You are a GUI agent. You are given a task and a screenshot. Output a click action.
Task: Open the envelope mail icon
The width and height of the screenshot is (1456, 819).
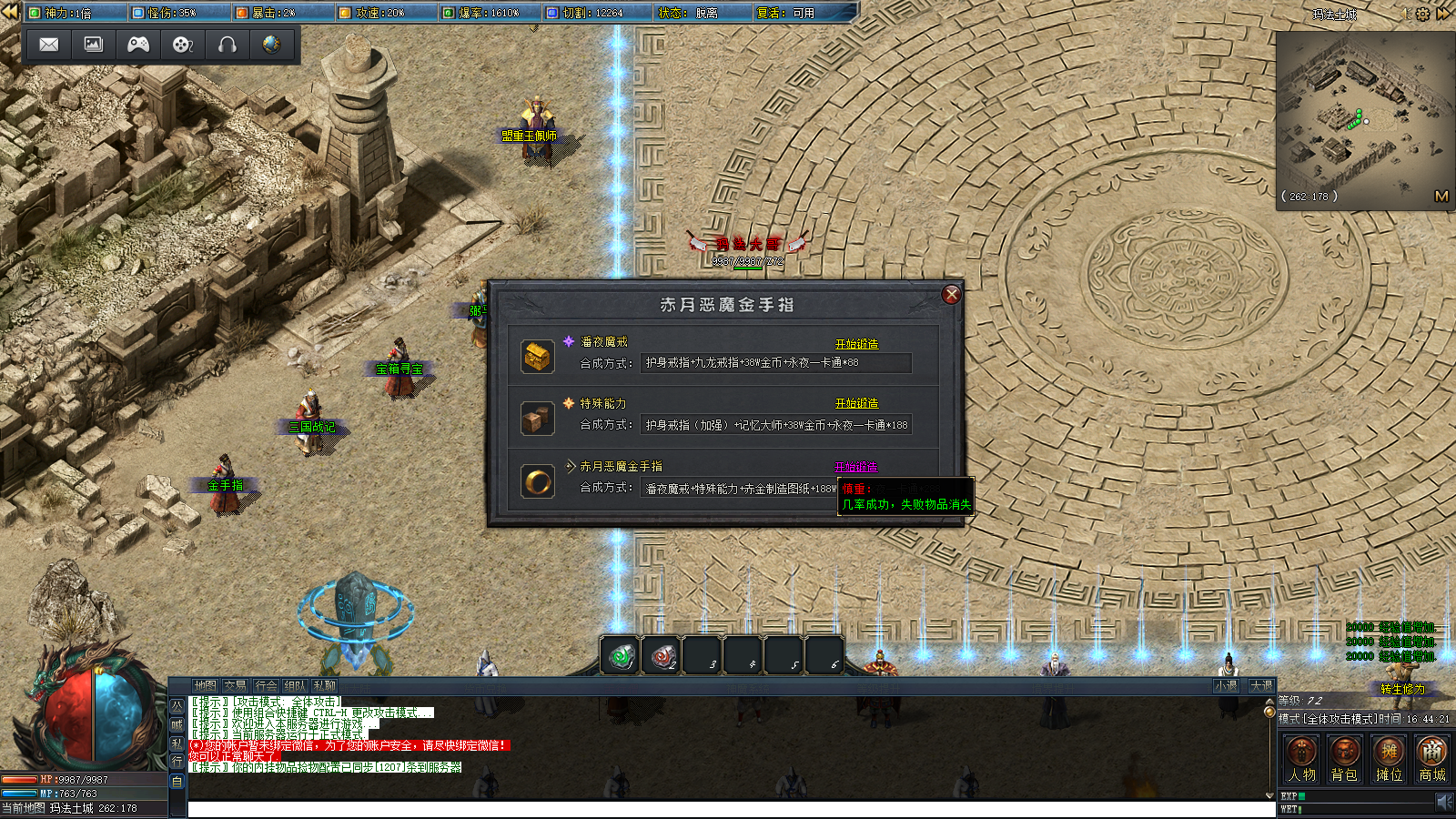tap(49, 45)
